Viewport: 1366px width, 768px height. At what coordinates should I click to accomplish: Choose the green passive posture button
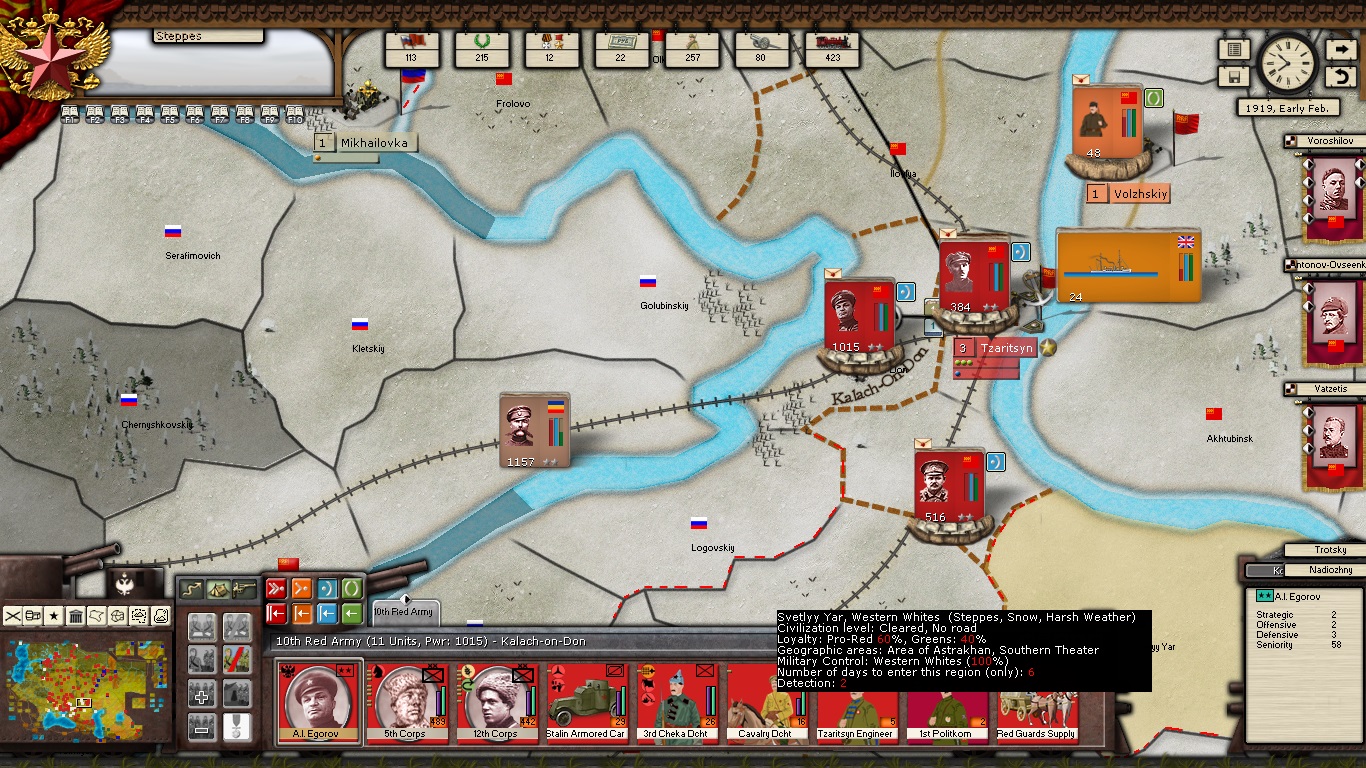pyautogui.click(x=352, y=588)
